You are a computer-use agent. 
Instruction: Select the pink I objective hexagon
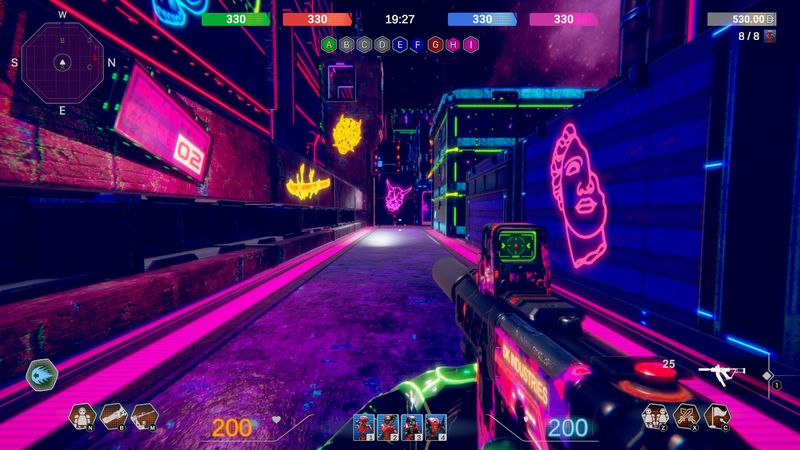[470, 45]
